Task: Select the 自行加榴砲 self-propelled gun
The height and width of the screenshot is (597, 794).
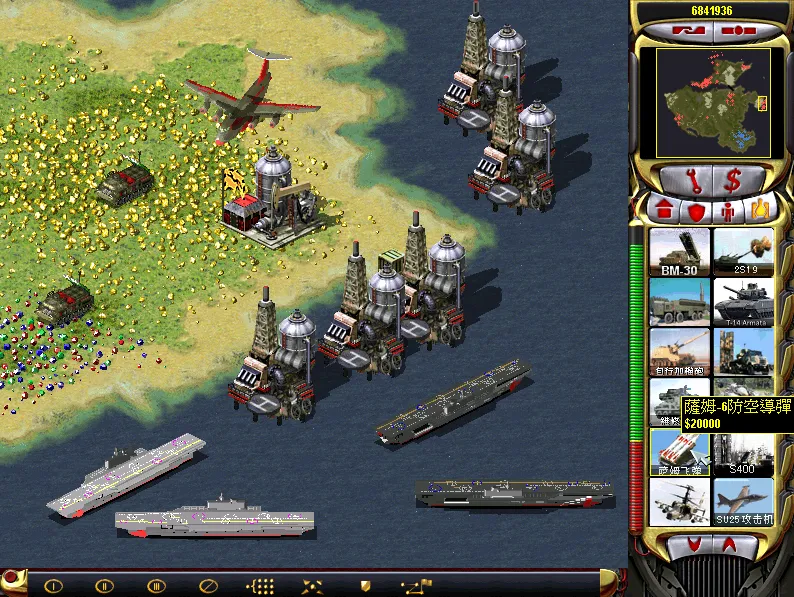Action: [x=679, y=352]
